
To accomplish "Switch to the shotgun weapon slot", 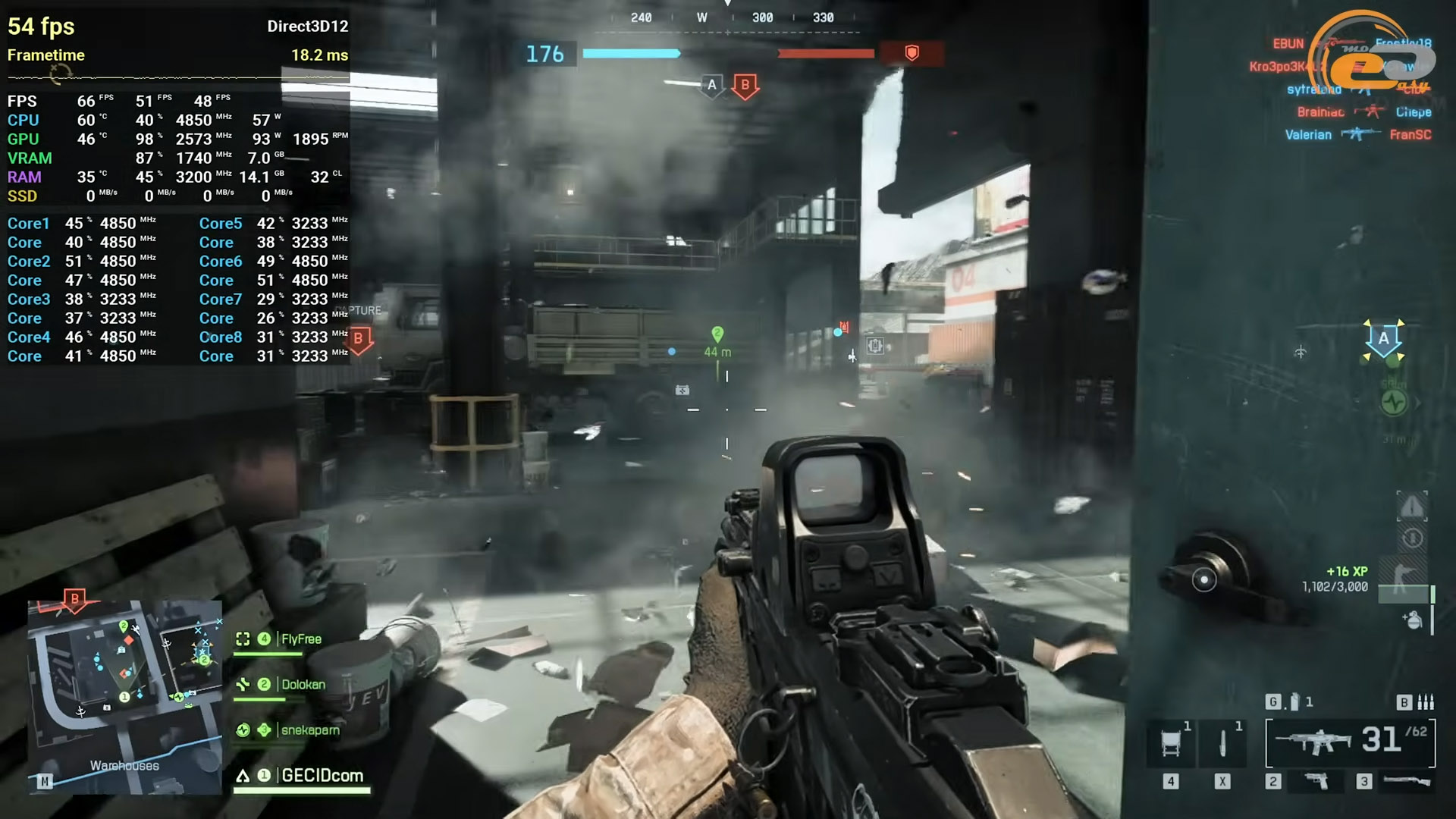I will pos(1406,781).
